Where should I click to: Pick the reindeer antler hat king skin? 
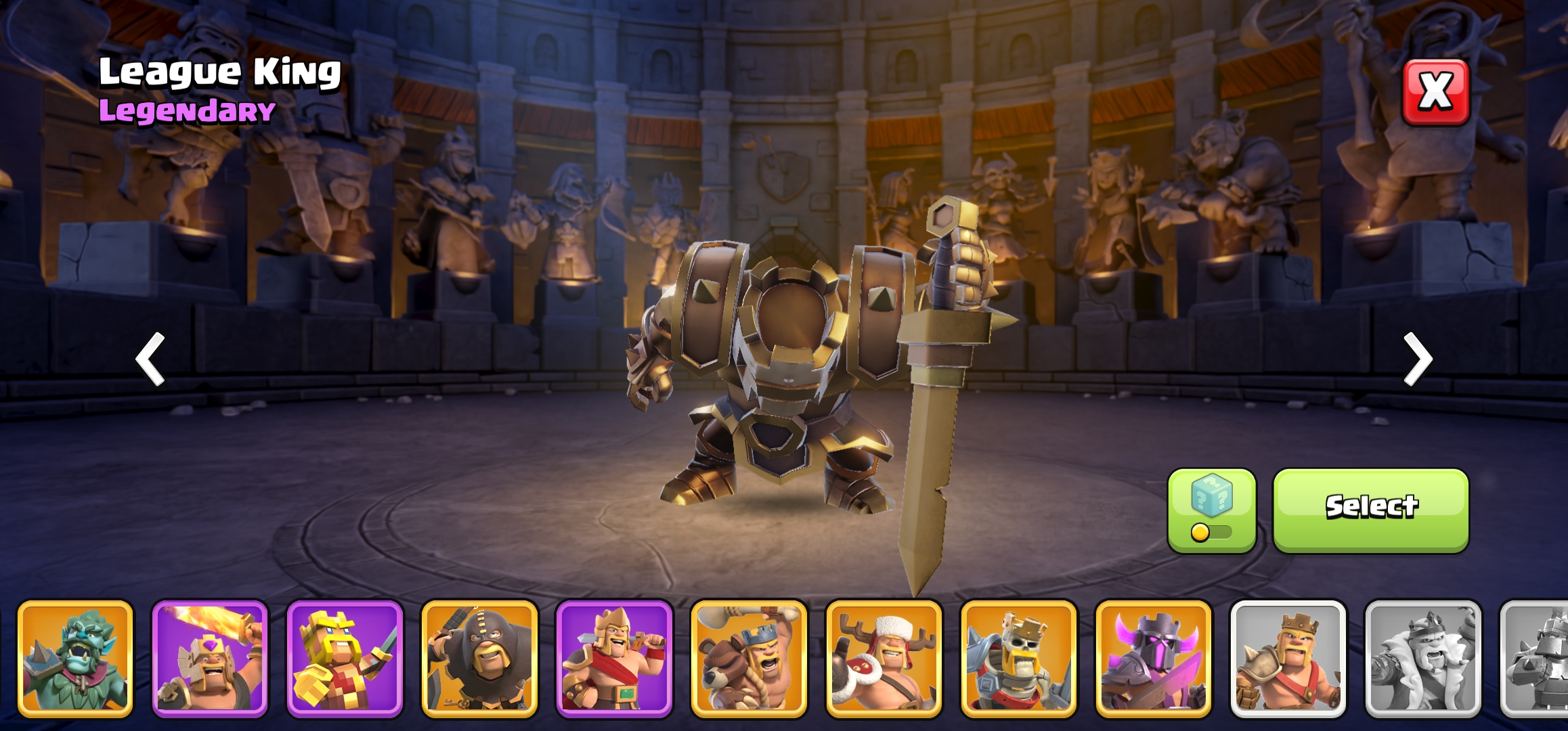coord(884,659)
